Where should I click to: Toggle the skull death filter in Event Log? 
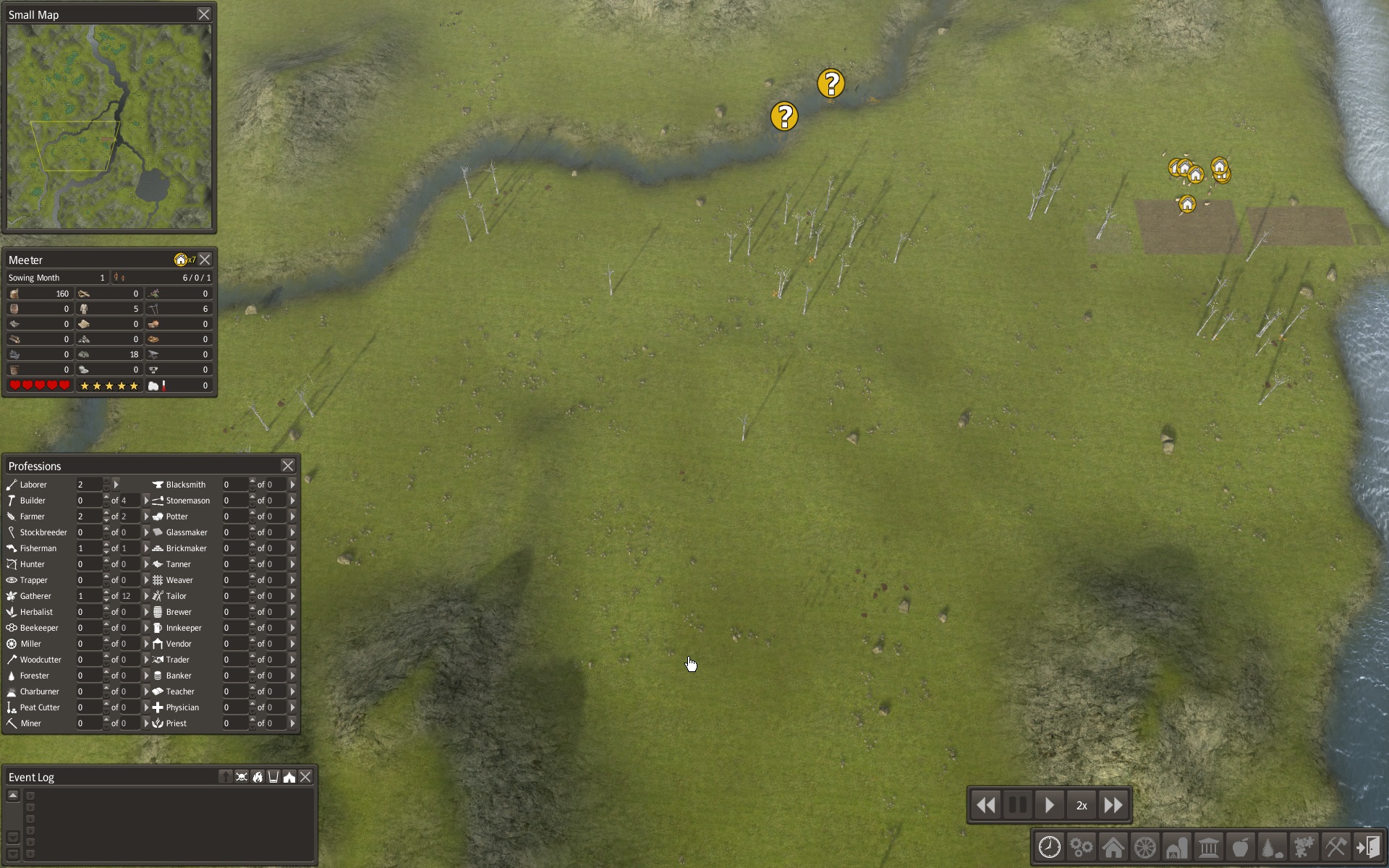242,777
